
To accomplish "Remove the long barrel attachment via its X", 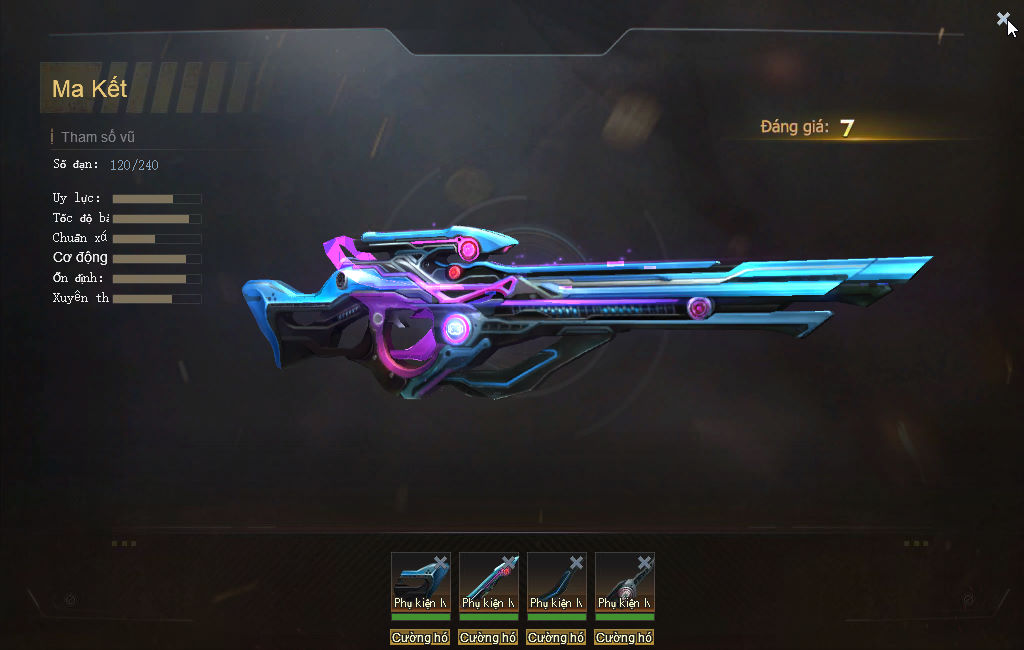I will tap(509, 563).
